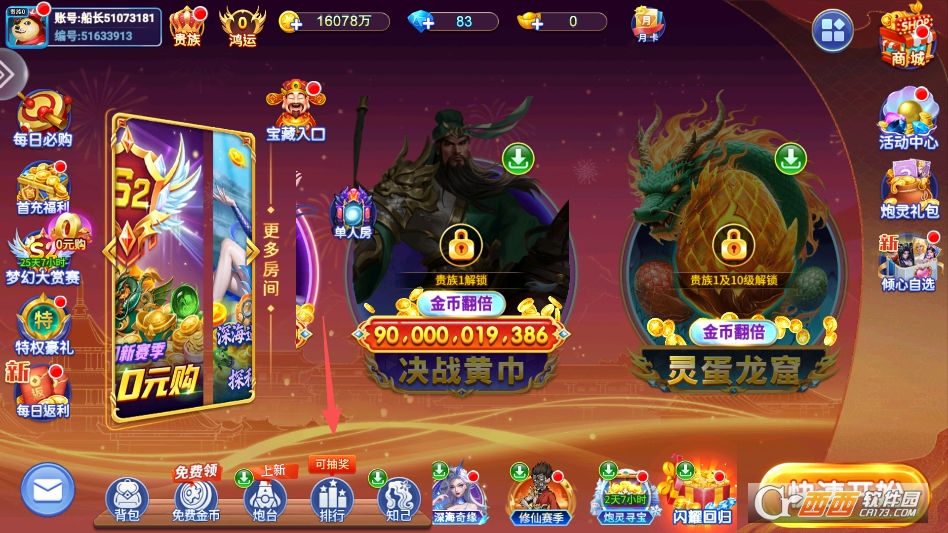Screen dimensions: 948x533
Task: Open the 排行 rankings
Action: pyautogui.click(x=332, y=500)
